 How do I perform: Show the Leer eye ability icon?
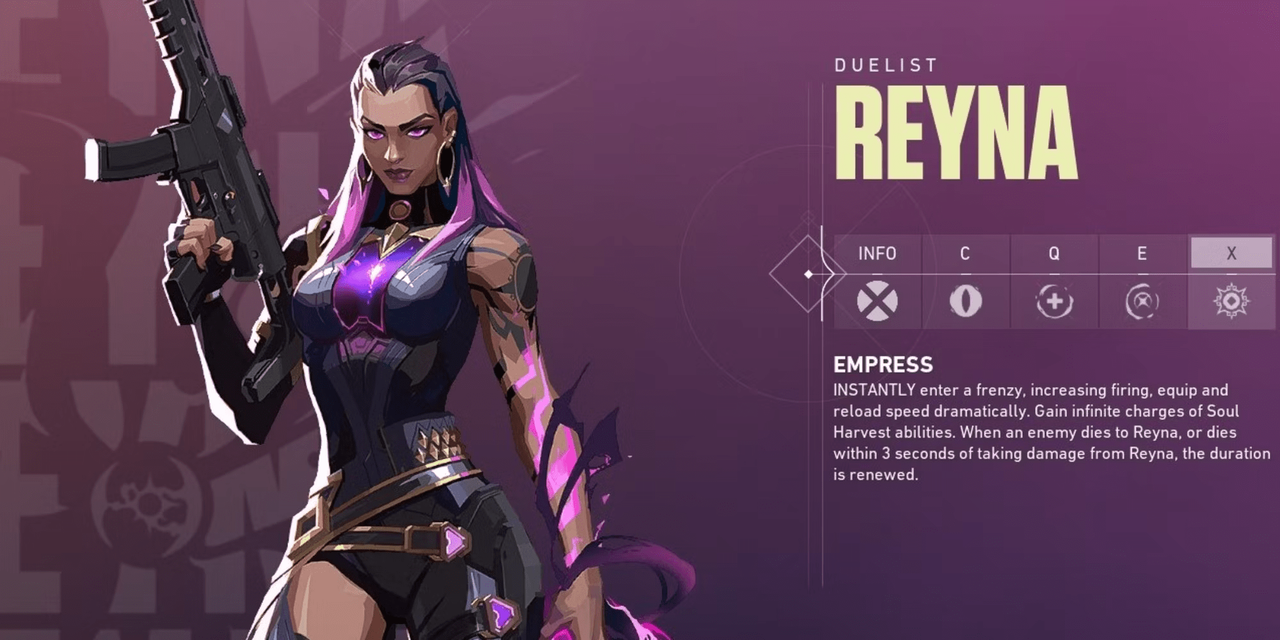click(965, 301)
